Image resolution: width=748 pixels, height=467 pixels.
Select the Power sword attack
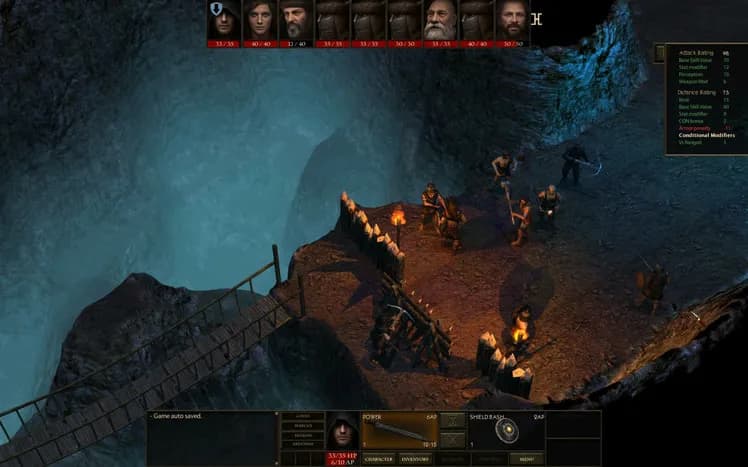tap(400, 431)
